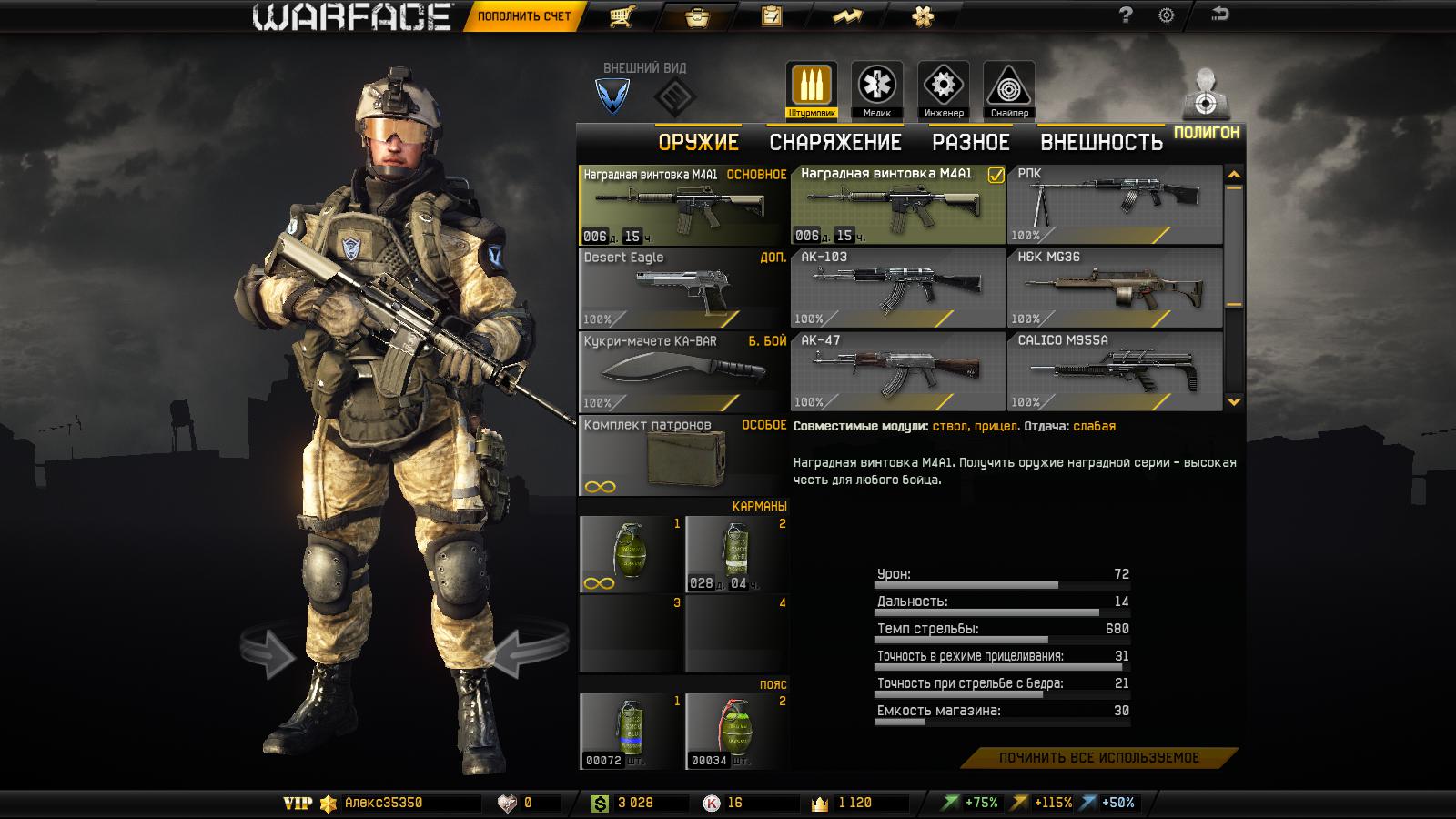Screen dimensions: 1456x819
Task: Rotate character with the left arrow
Action: 269,652
